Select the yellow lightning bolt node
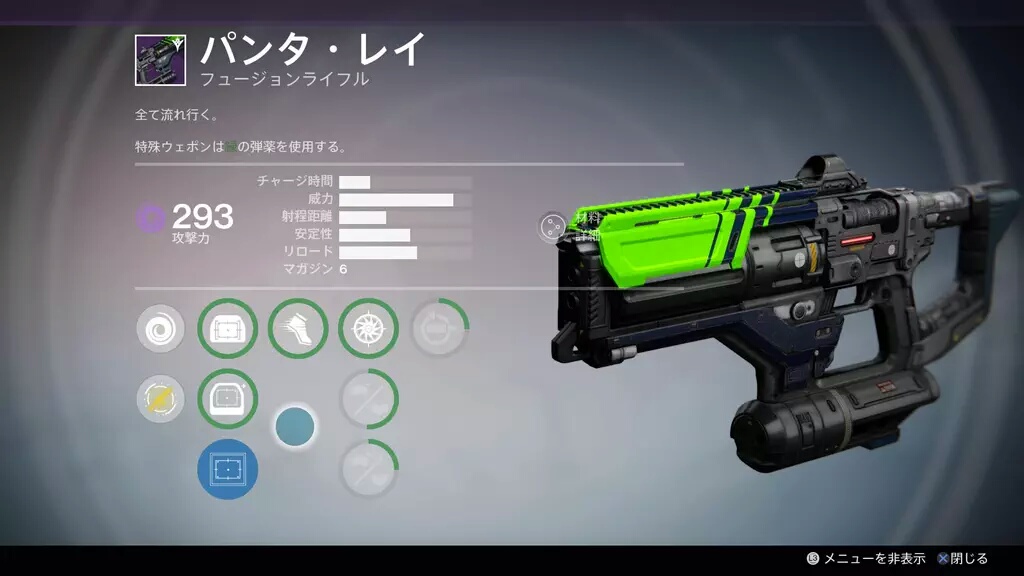 pyautogui.click(x=160, y=400)
